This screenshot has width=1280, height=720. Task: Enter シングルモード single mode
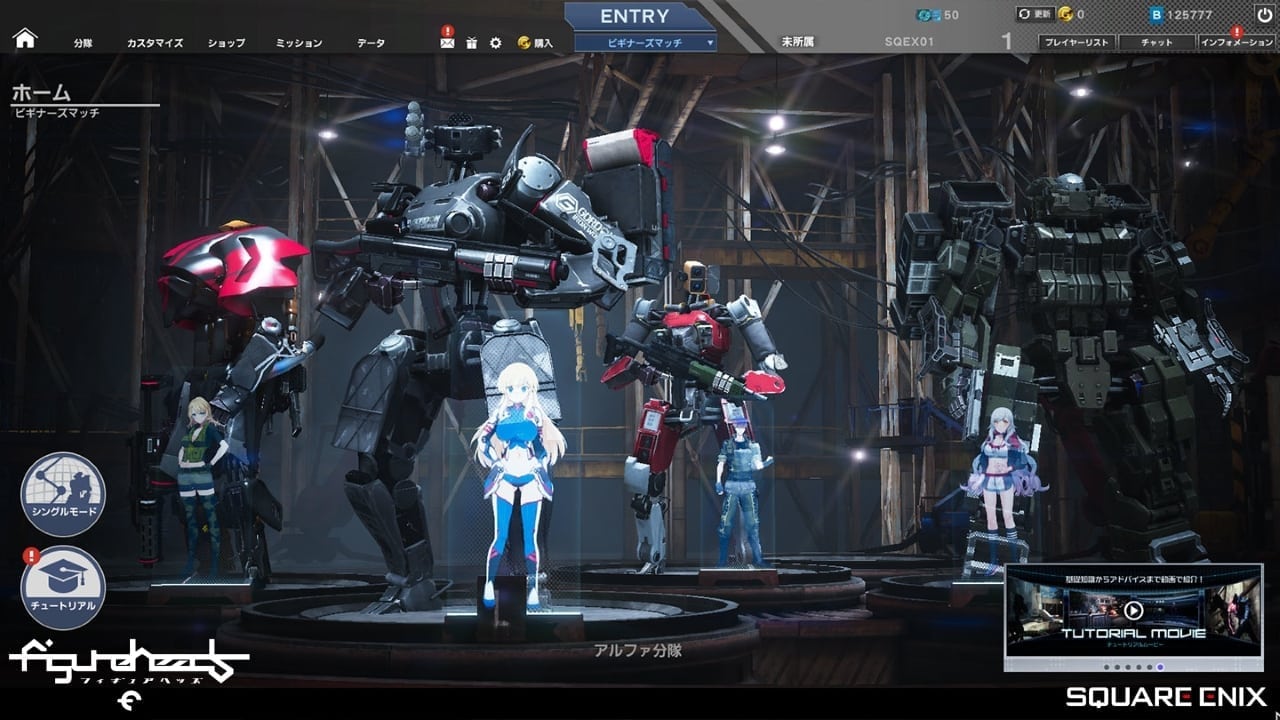click(63, 494)
